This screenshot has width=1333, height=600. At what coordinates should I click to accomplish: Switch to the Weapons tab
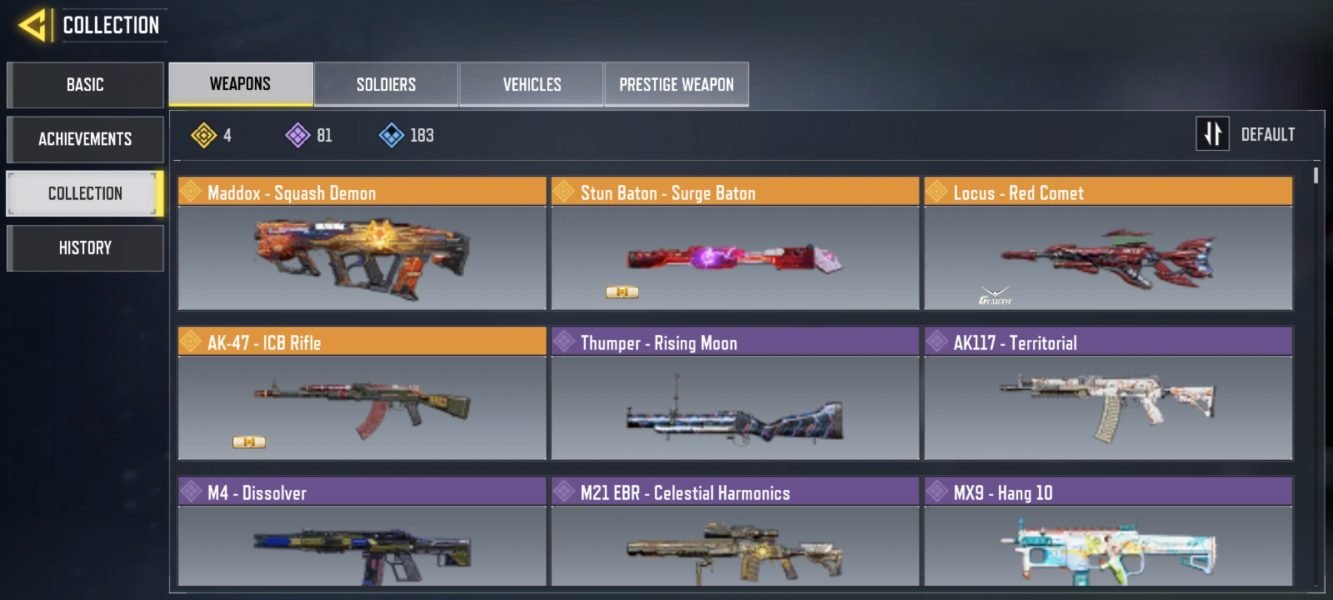click(240, 84)
